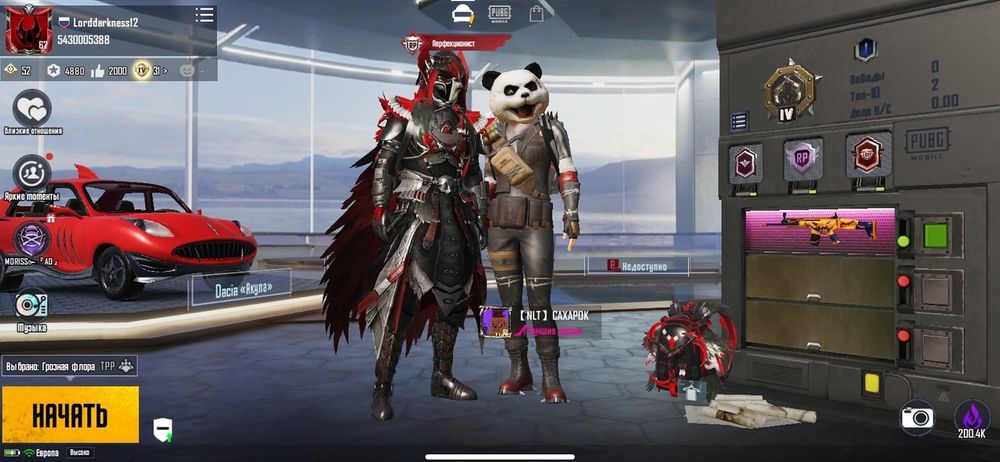Open the RP Royale Pass badge
Viewport: 1000px width, 462px height.
click(802, 158)
